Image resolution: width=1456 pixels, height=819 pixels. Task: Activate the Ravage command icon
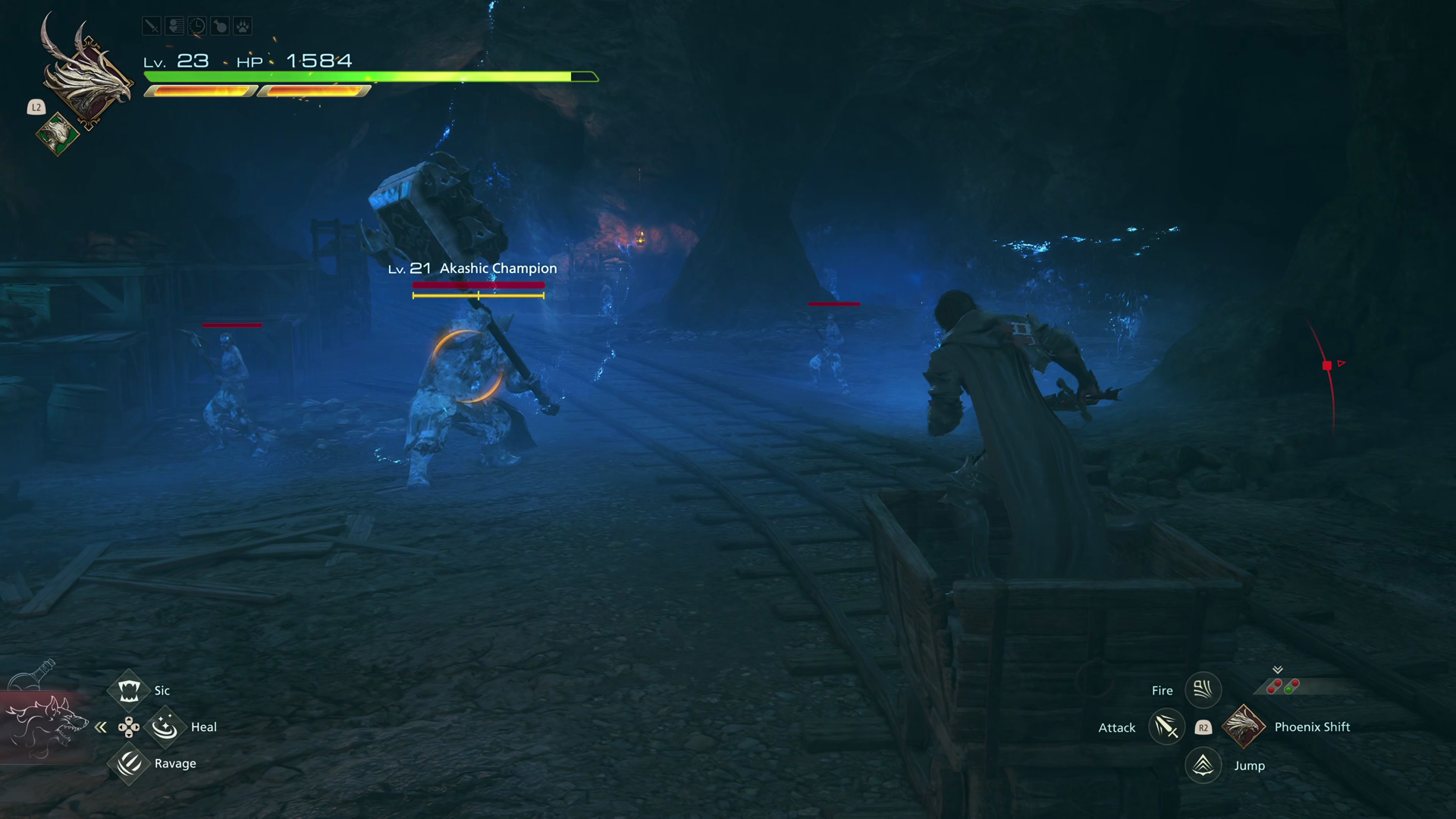coord(129,763)
